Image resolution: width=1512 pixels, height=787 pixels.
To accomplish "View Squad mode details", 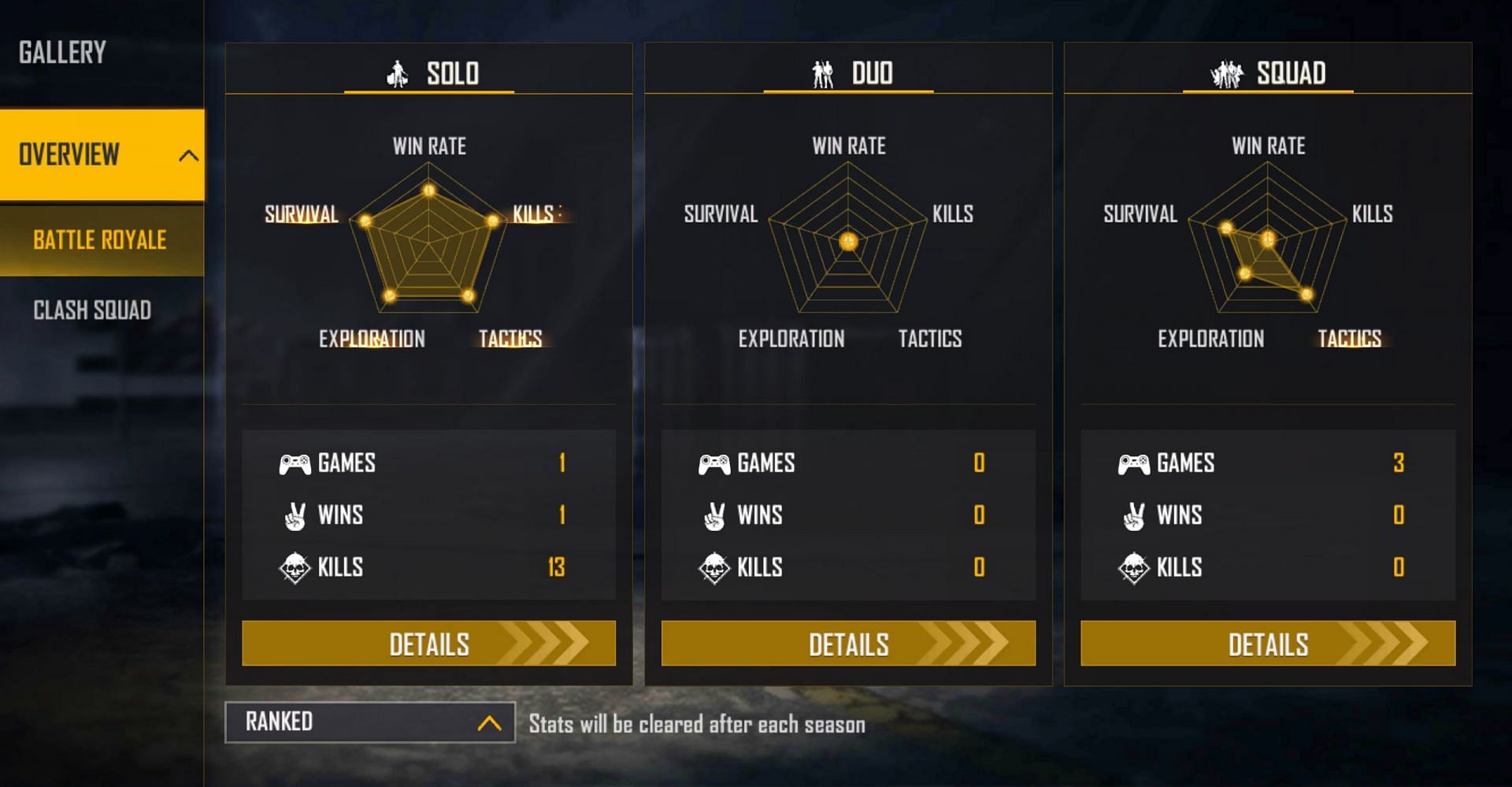I will [1268, 644].
